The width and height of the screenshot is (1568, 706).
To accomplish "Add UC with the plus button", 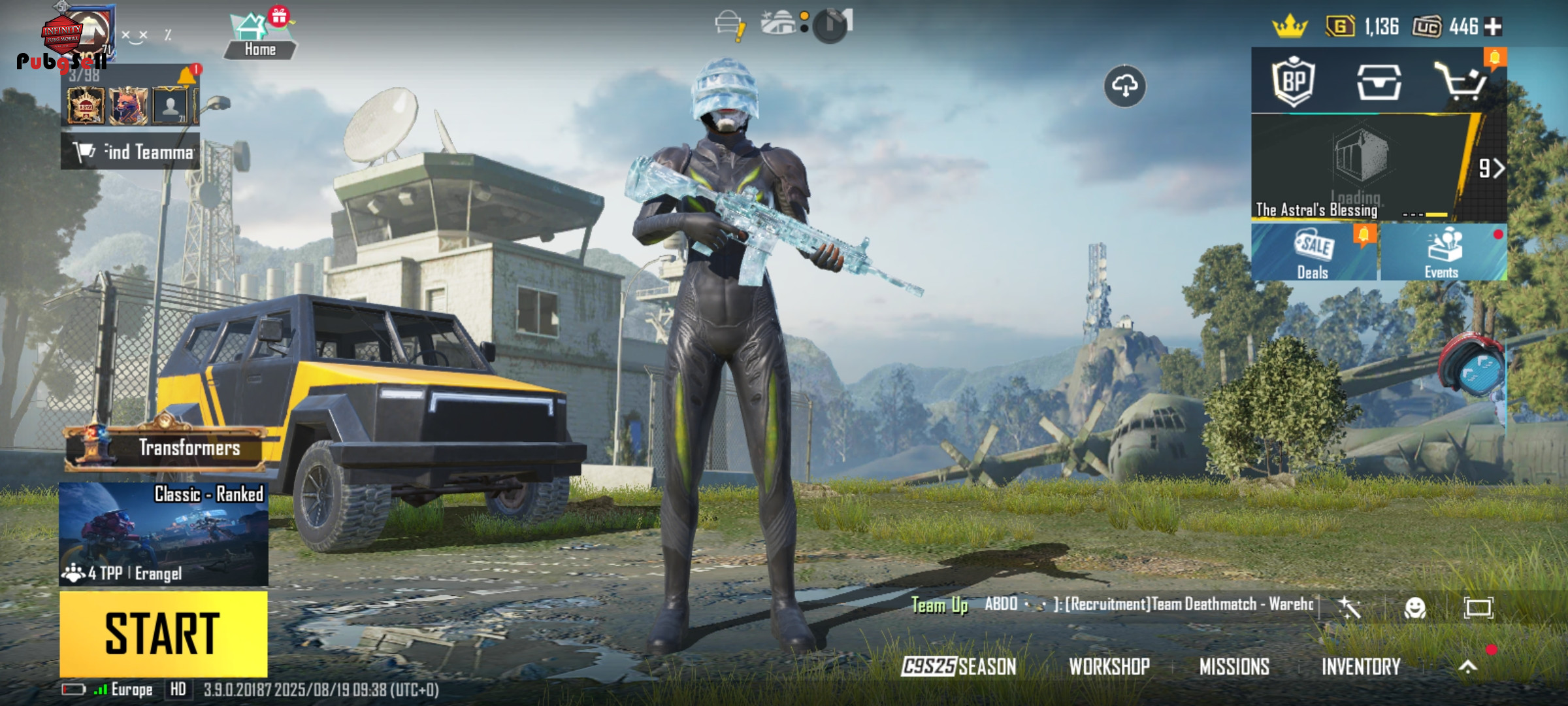I will click(x=1493, y=27).
